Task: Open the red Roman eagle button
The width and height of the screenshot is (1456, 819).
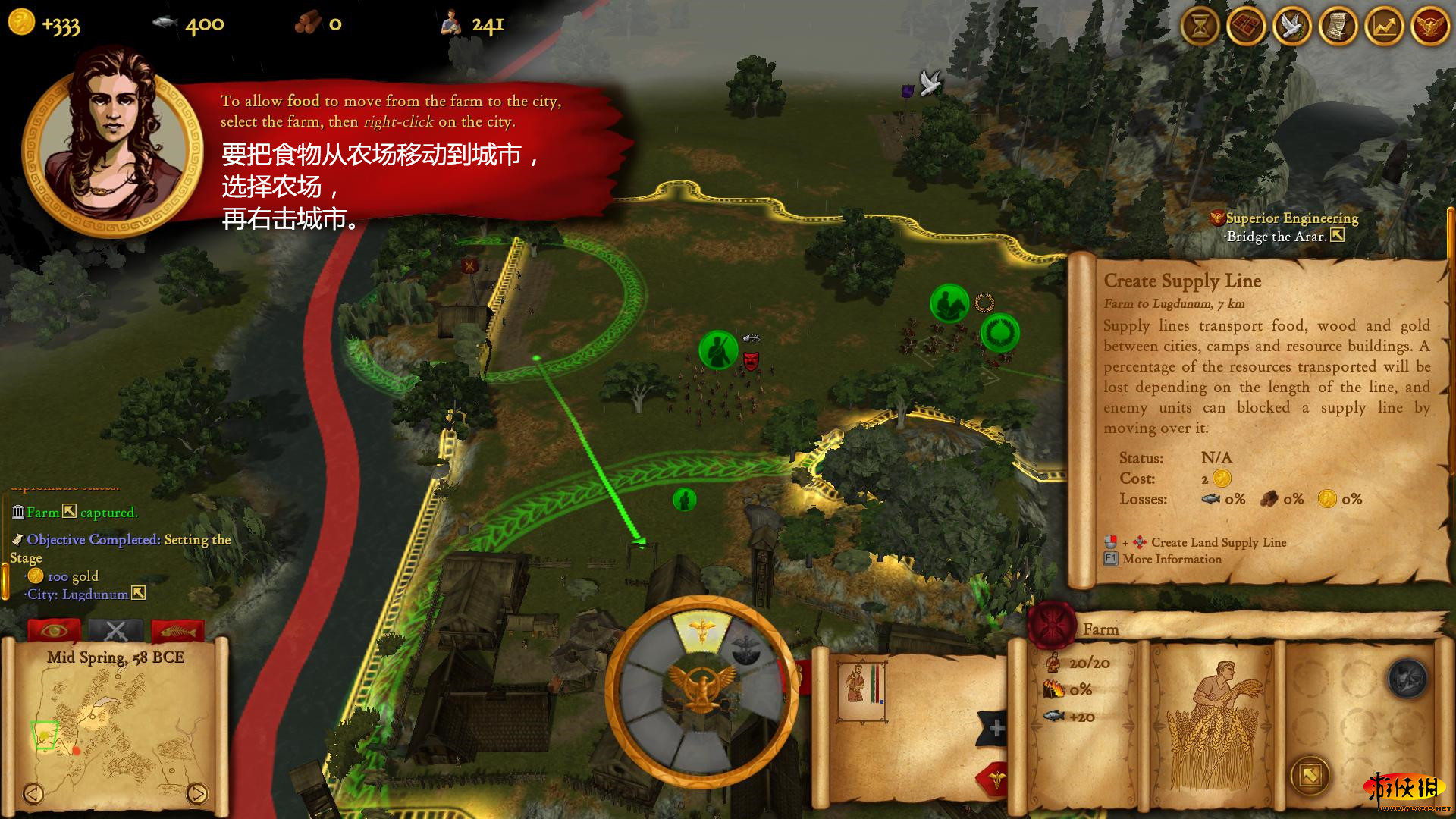Action: 1430,27
